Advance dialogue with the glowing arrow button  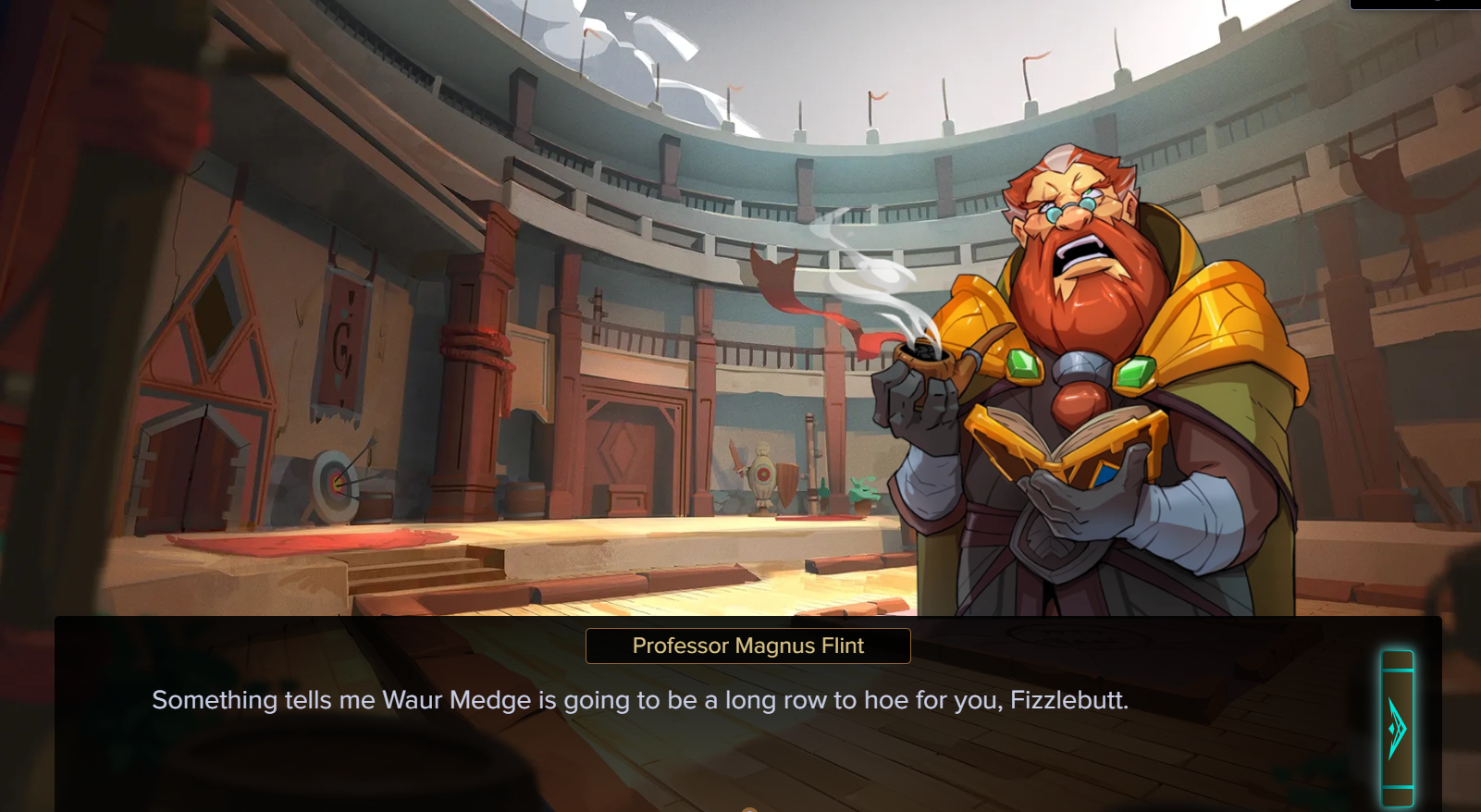1397,729
